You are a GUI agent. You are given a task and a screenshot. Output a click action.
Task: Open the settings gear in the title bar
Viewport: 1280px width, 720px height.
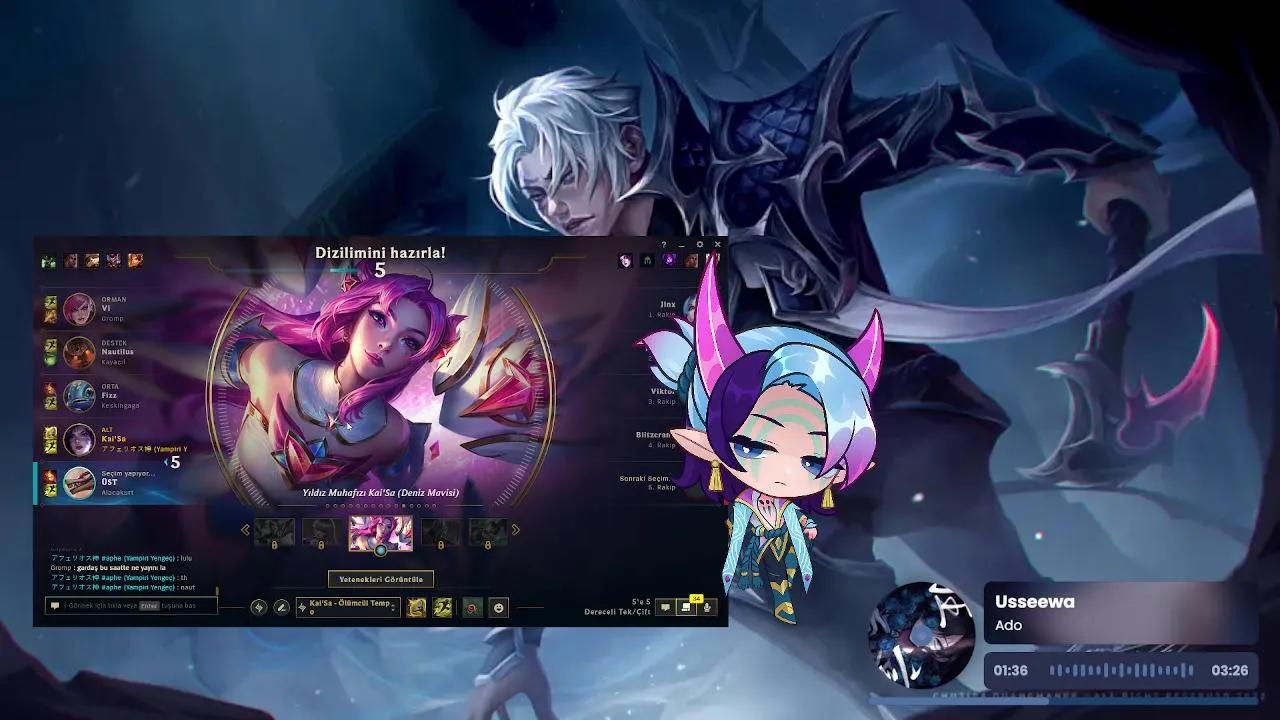pyautogui.click(x=700, y=244)
